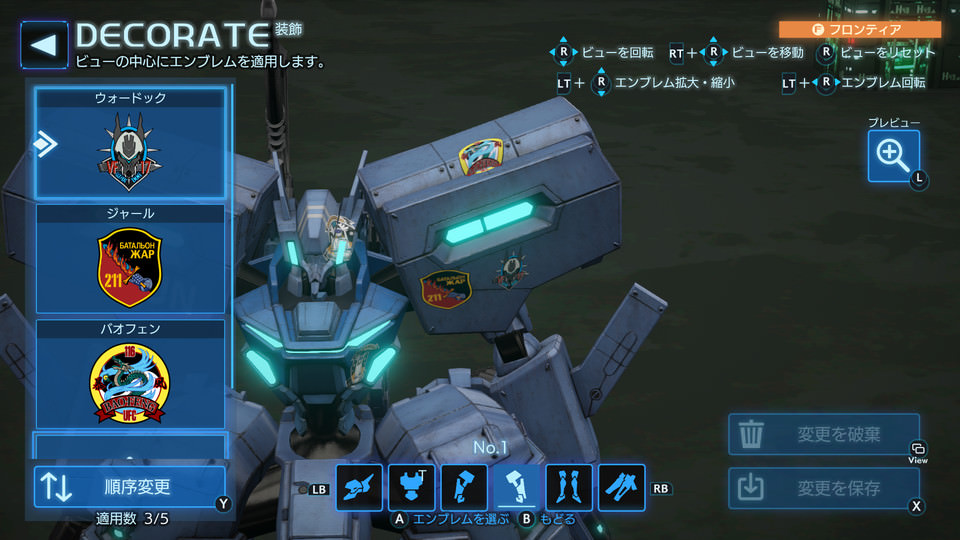Choose the first arm part tab
Screen dimensions: 960x540
pyautogui.click(x=464, y=488)
